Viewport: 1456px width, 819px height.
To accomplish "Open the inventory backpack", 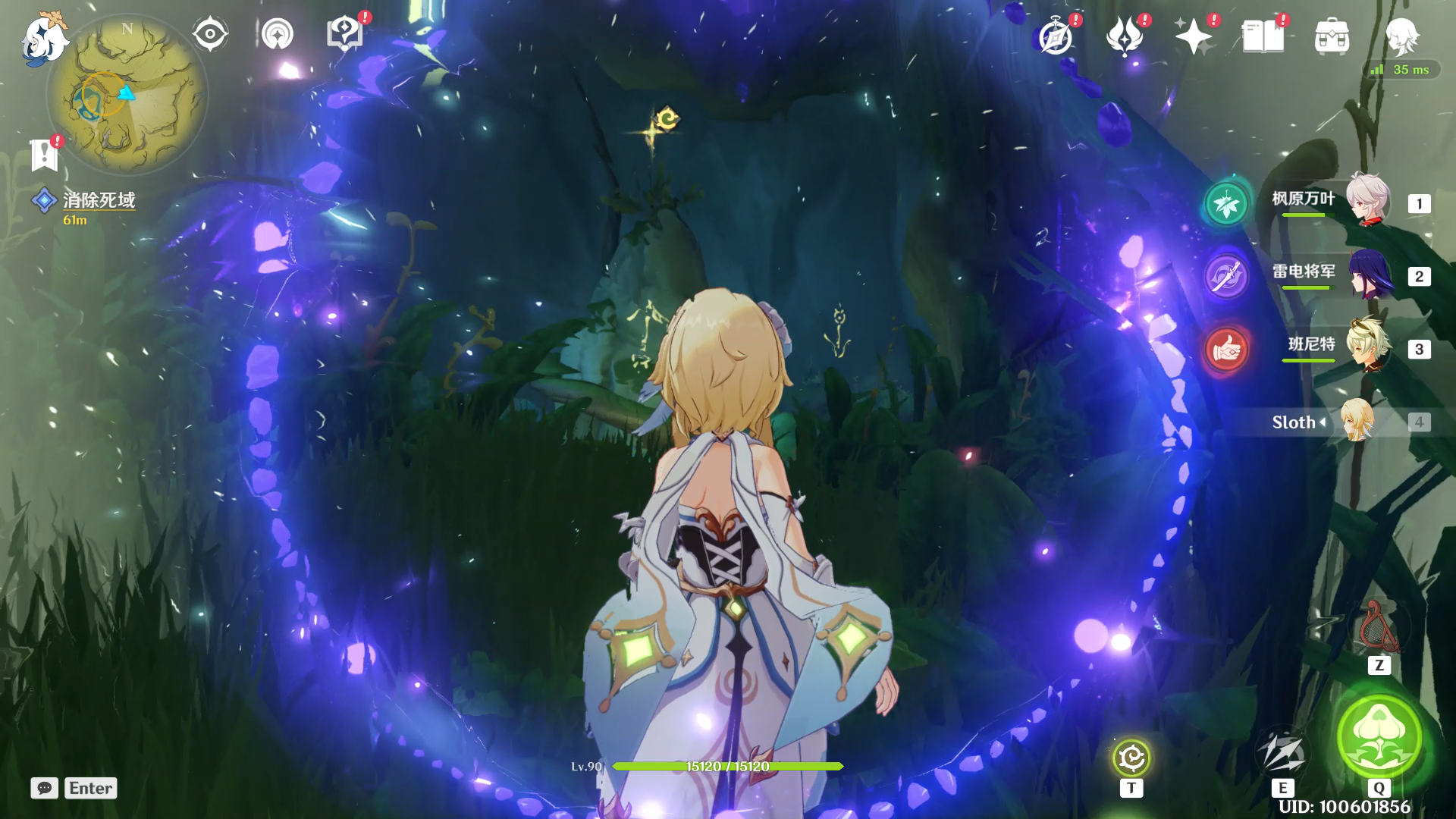I will (1332, 36).
